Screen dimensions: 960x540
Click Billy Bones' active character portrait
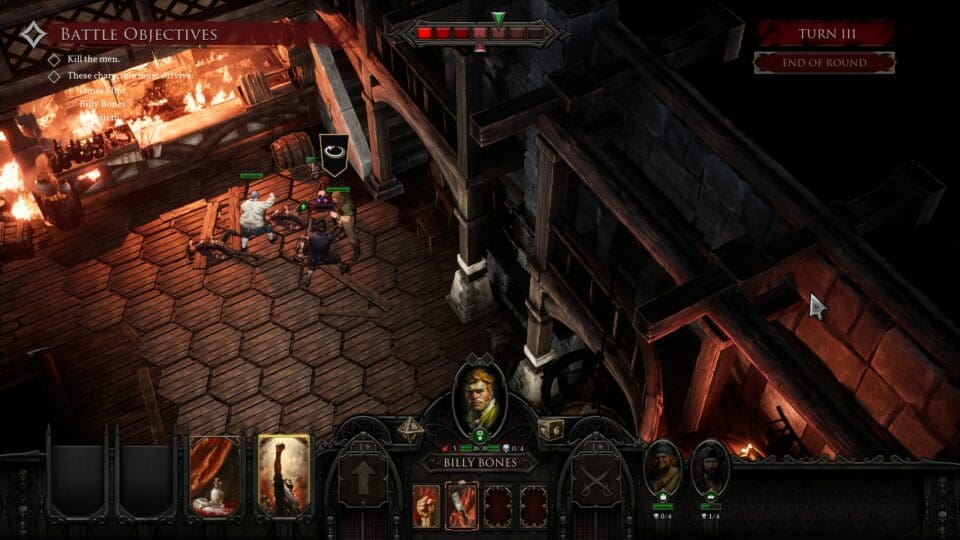[480, 397]
